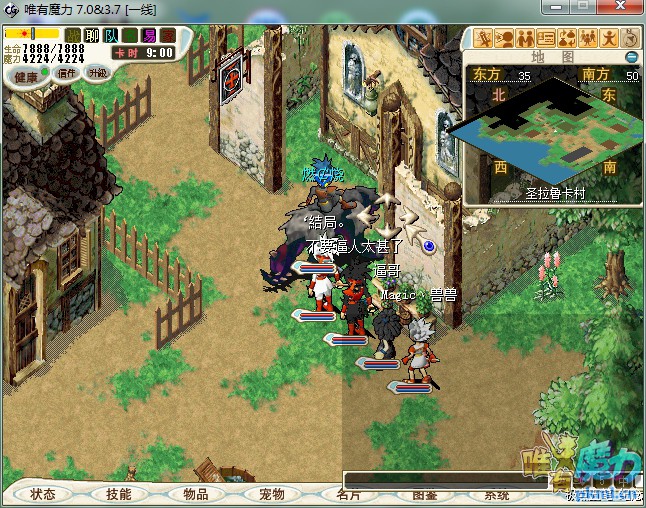This screenshot has width=646, height=508.
Task: Open the 信件 mail button
Action: 69,74
